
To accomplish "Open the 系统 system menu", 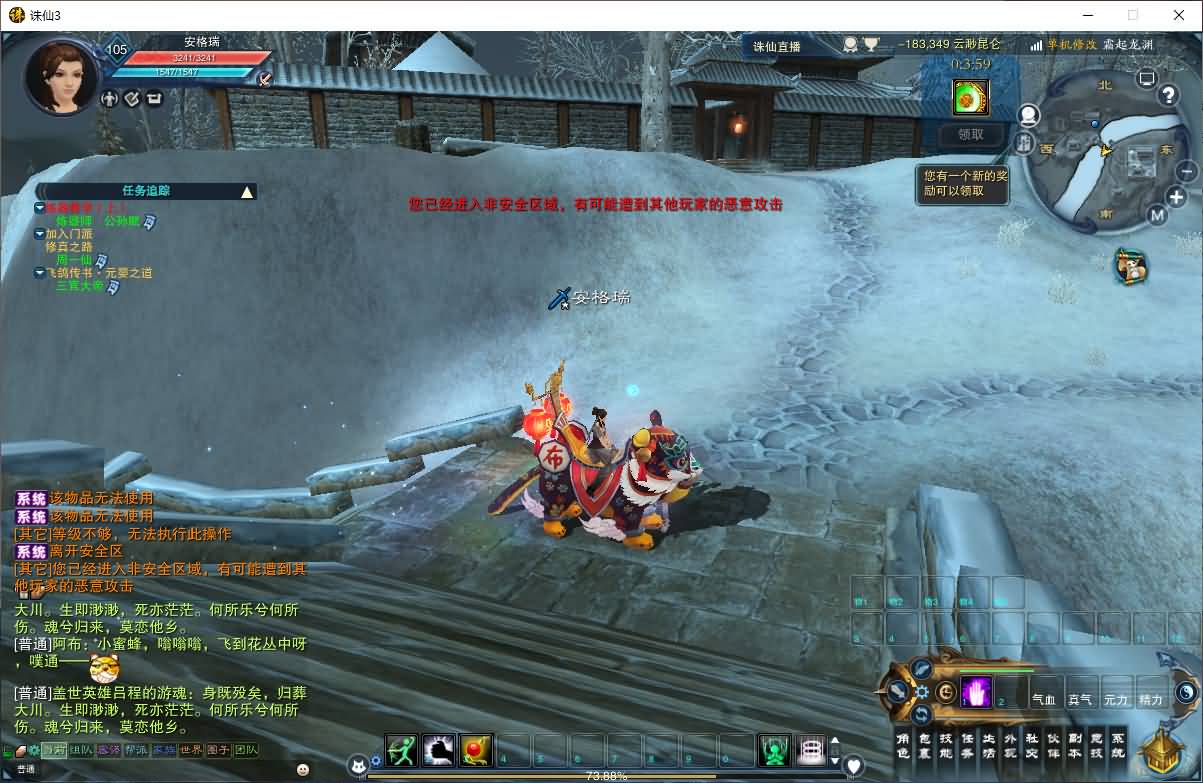I will [x=1118, y=746].
